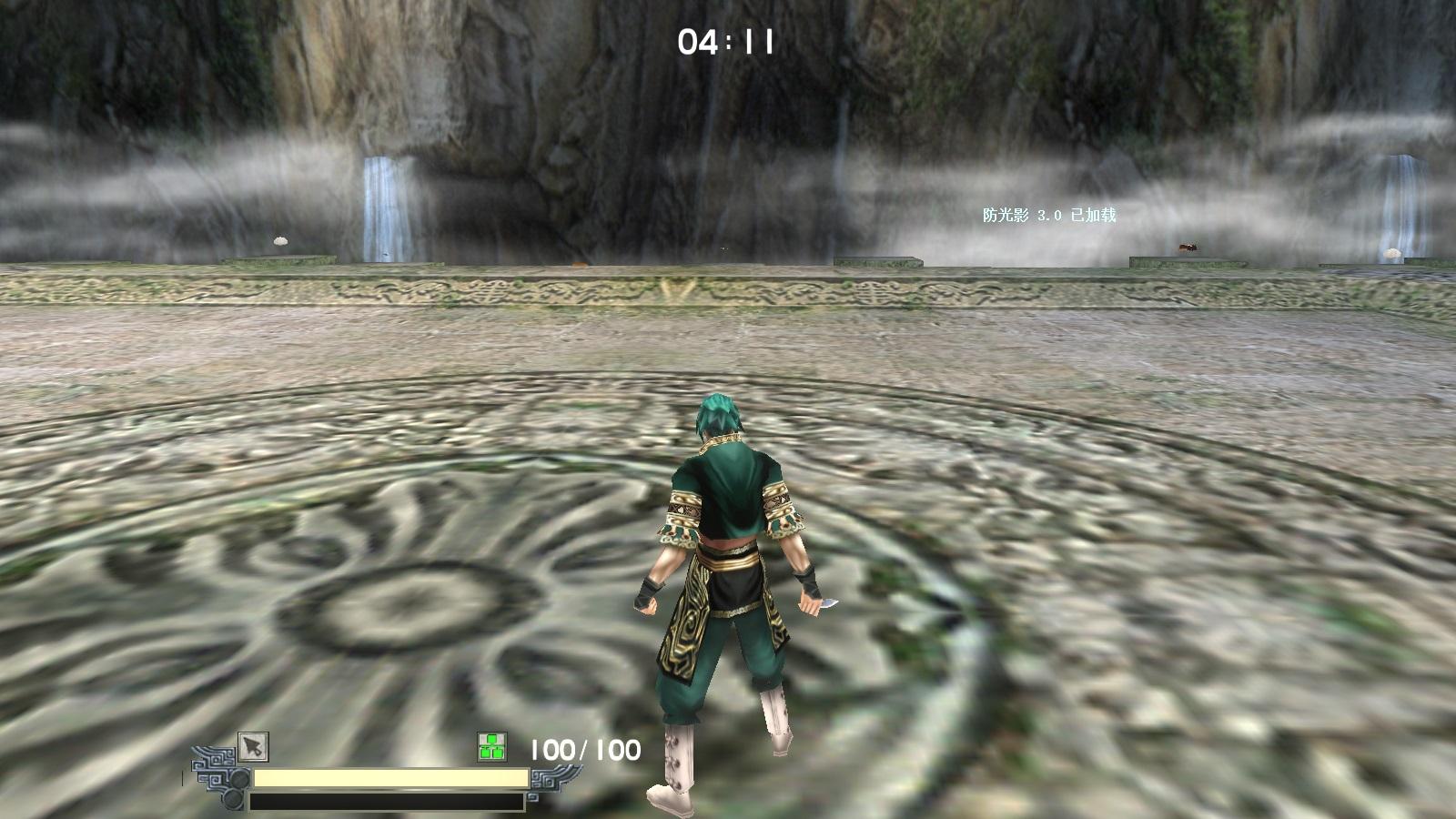The image size is (1456, 819).
Task: Click the 防光影 3.0 已加载 notification text
Action: 1050,216
